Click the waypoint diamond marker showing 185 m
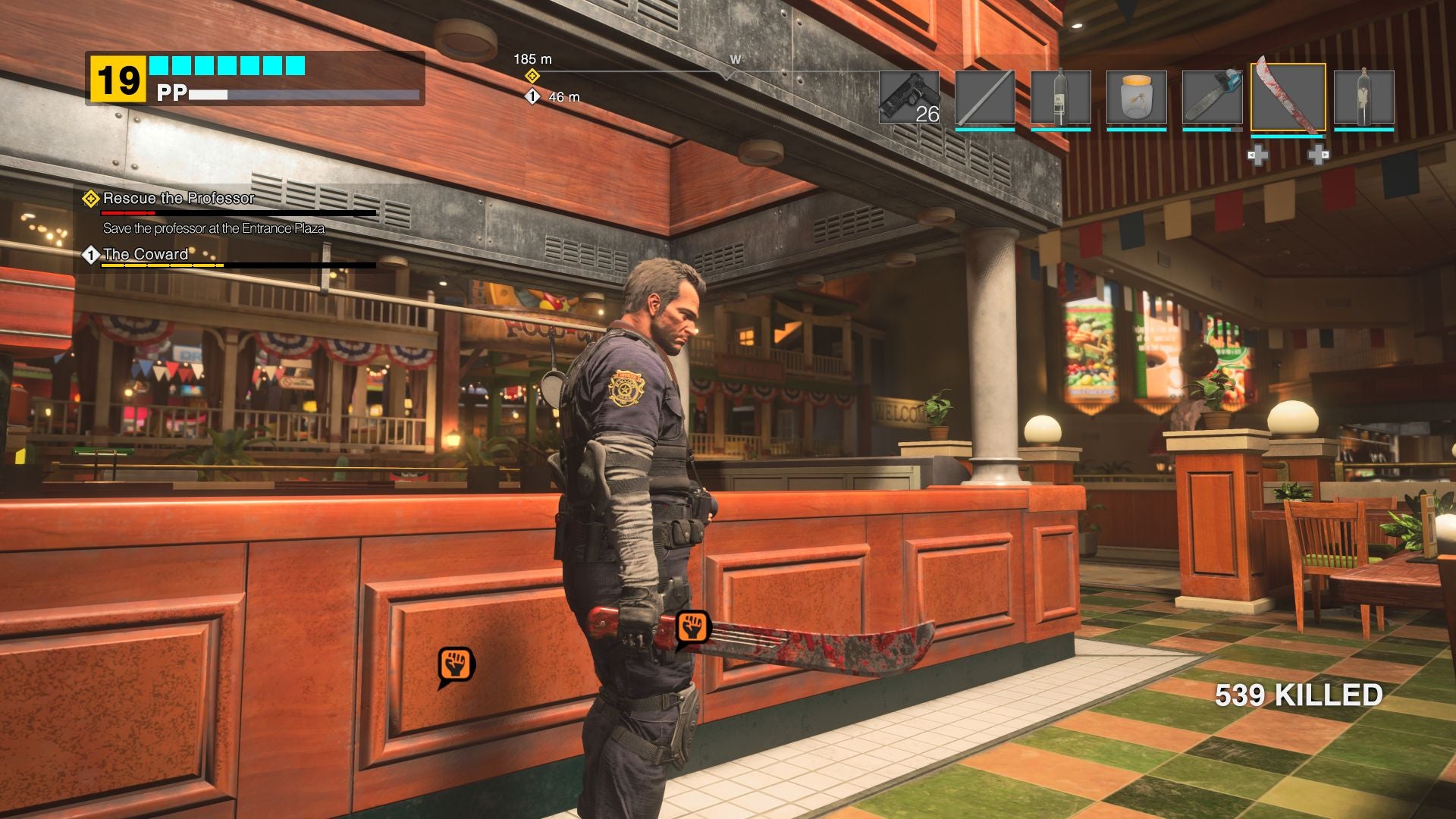The image size is (1456, 819). point(533,76)
